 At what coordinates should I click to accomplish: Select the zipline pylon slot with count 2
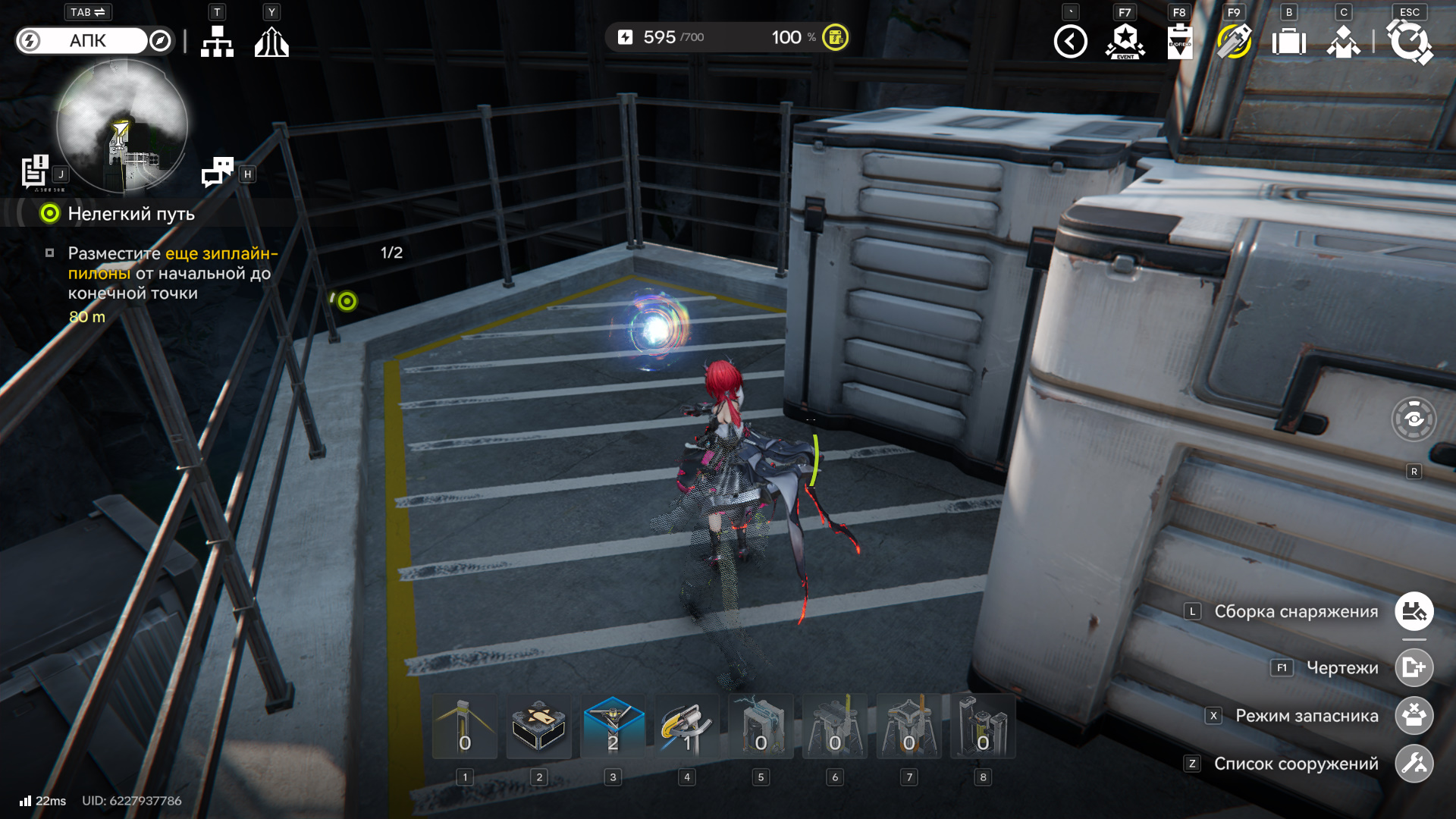pos(613,726)
